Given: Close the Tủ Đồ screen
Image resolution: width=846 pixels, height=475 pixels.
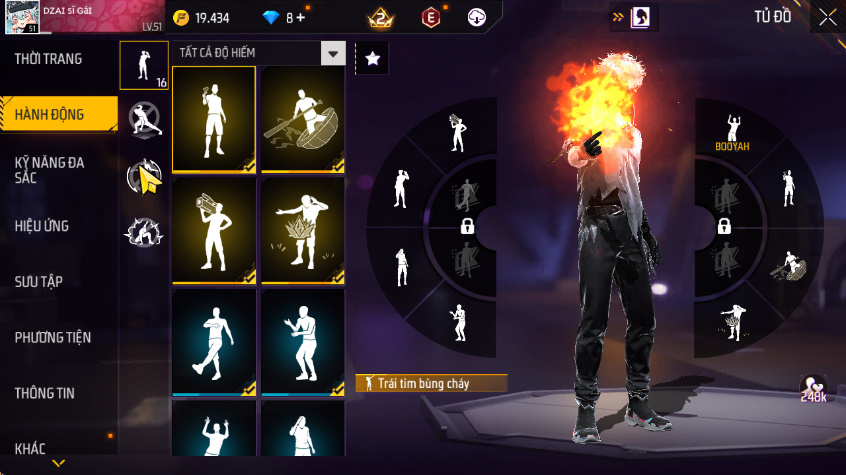Looking at the screenshot, I should [827, 17].
